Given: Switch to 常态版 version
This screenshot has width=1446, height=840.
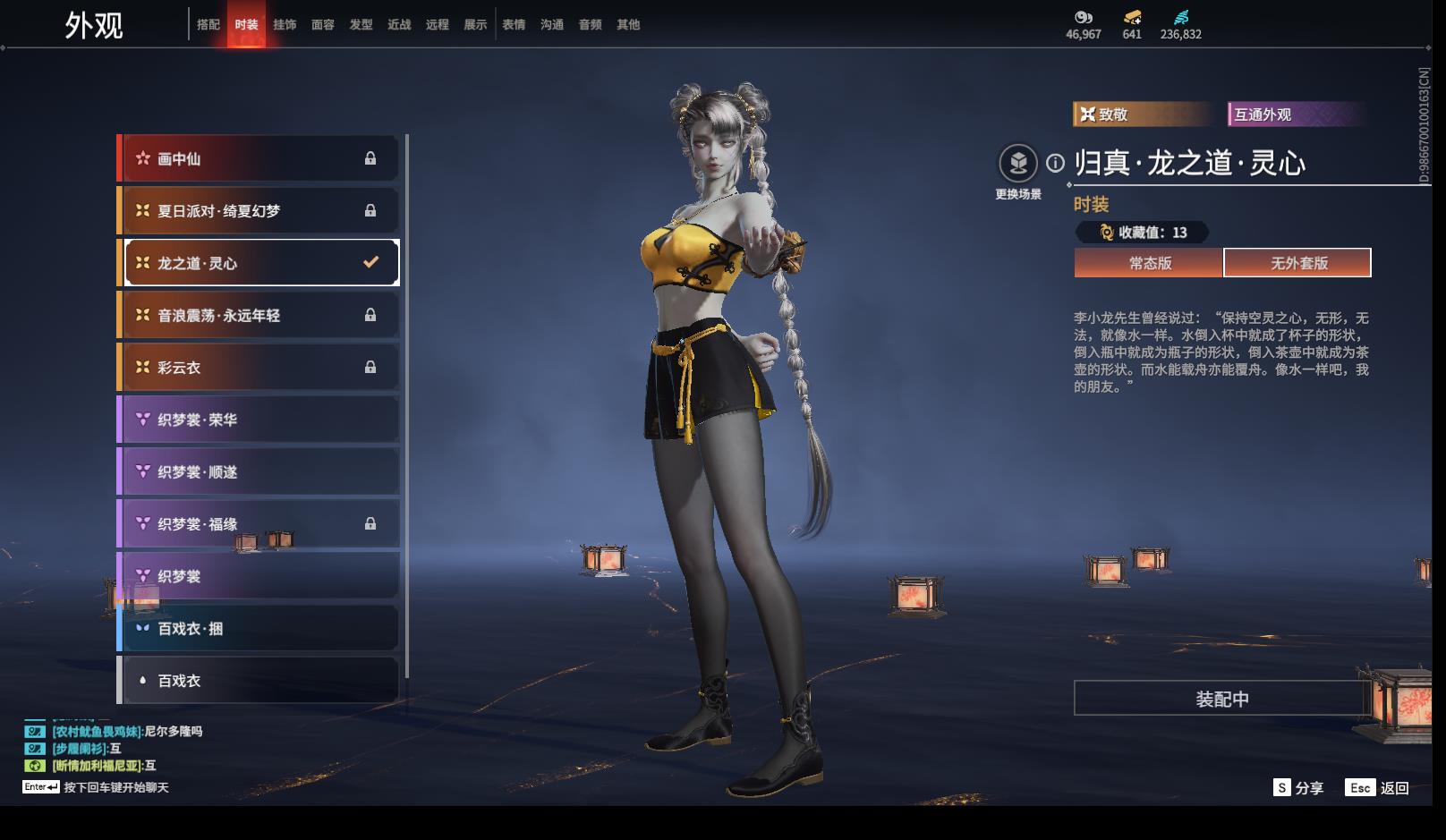Looking at the screenshot, I should point(1149,263).
